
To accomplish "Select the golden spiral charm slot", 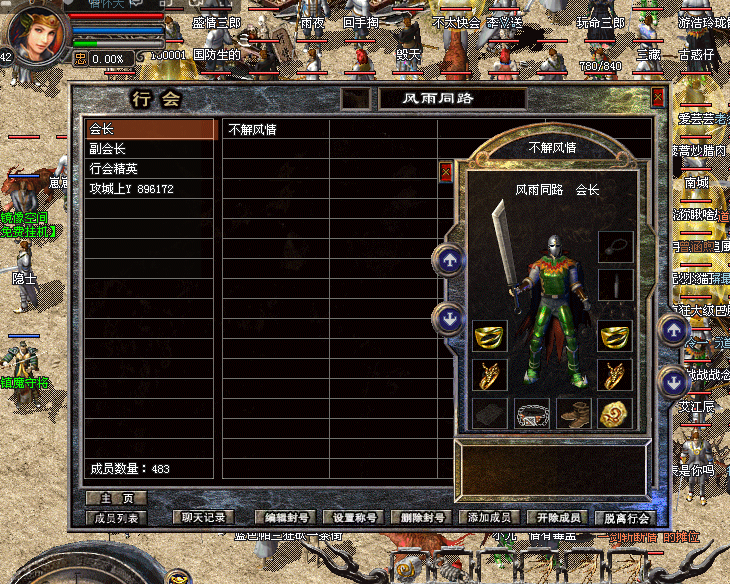I will (615, 413).
